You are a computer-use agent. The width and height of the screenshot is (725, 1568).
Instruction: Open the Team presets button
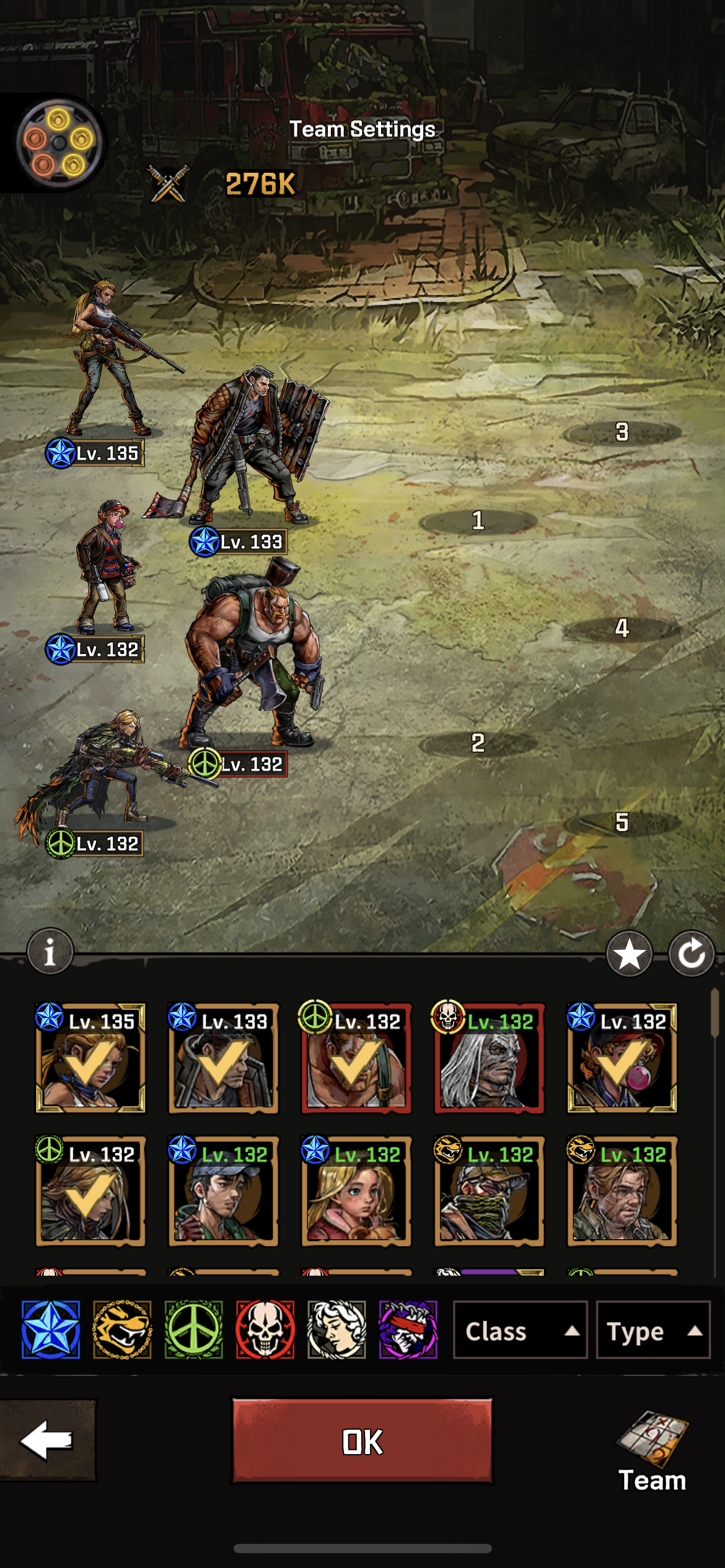coord(652,1450)
